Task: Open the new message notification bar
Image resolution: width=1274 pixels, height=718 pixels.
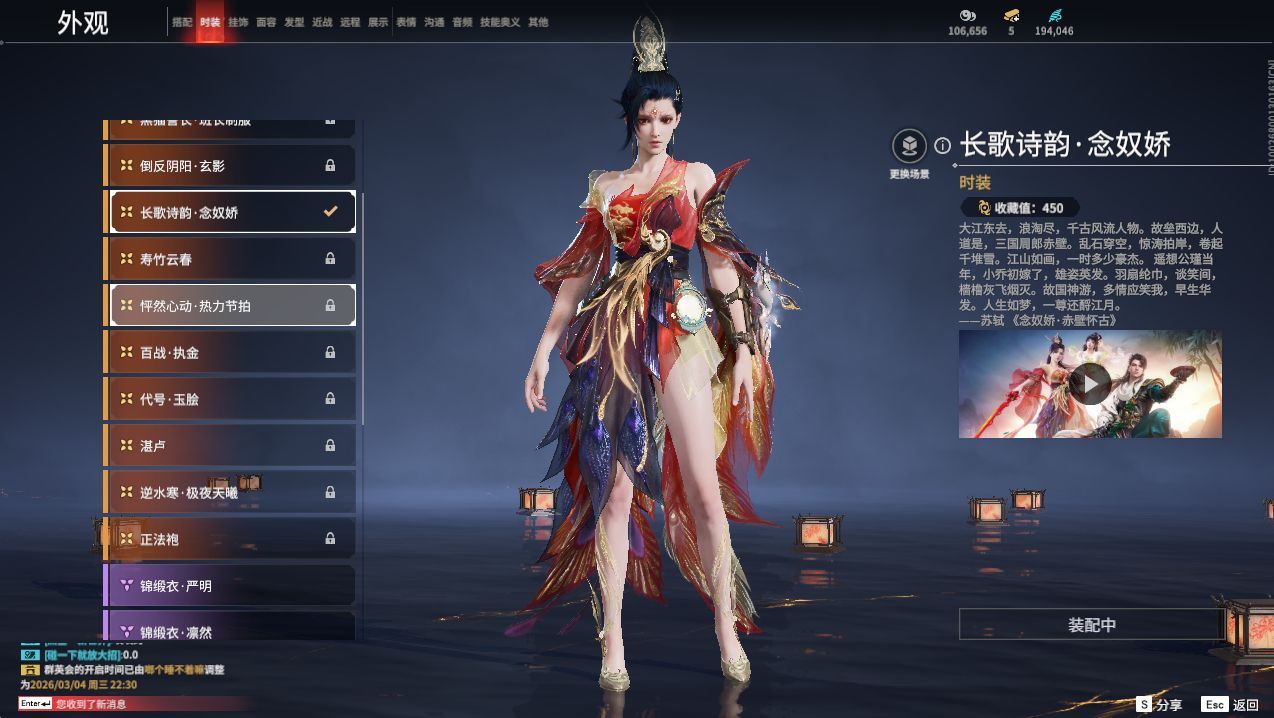Action: 120,704
